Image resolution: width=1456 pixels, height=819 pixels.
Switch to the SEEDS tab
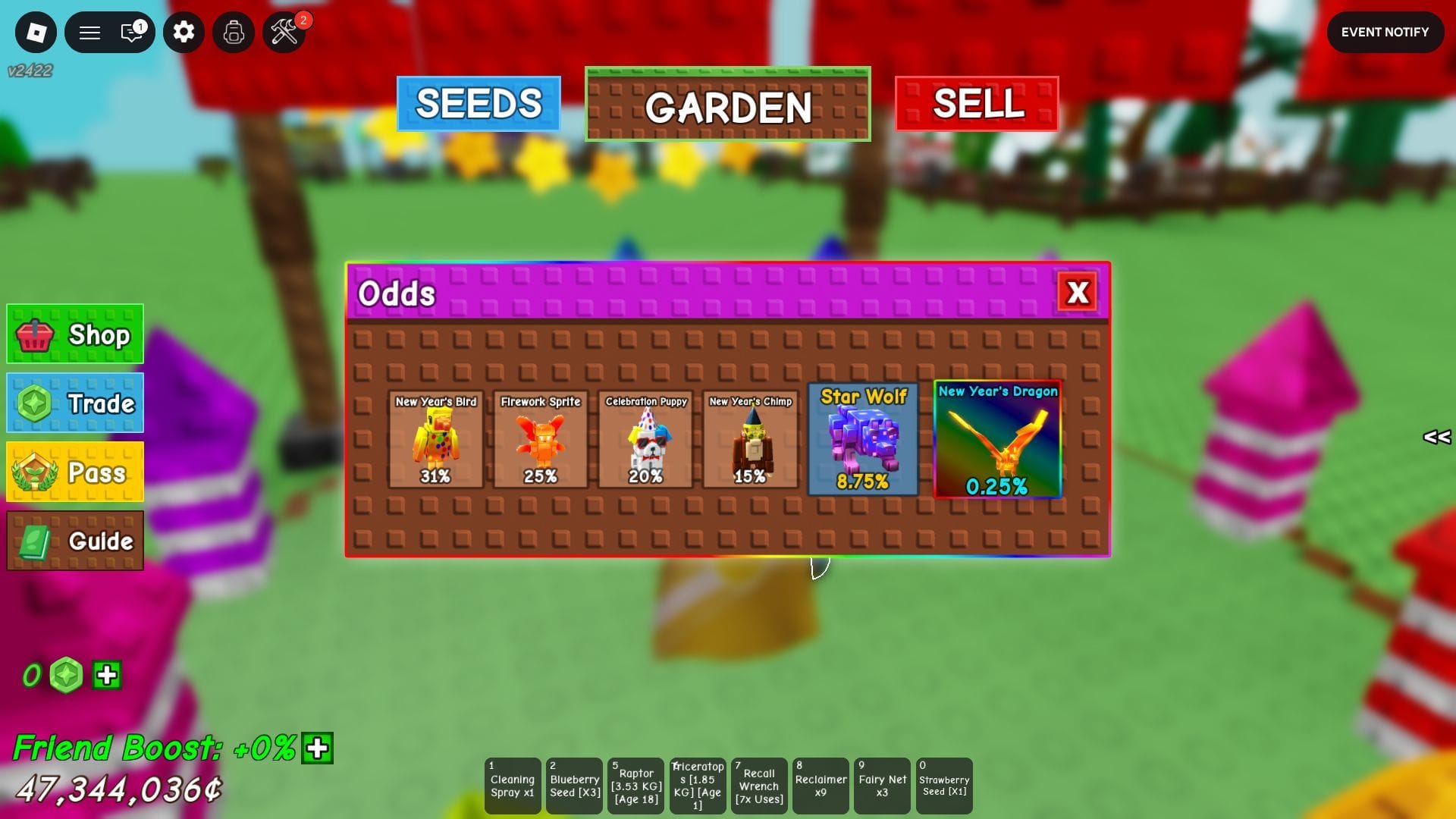pos(478,104)
